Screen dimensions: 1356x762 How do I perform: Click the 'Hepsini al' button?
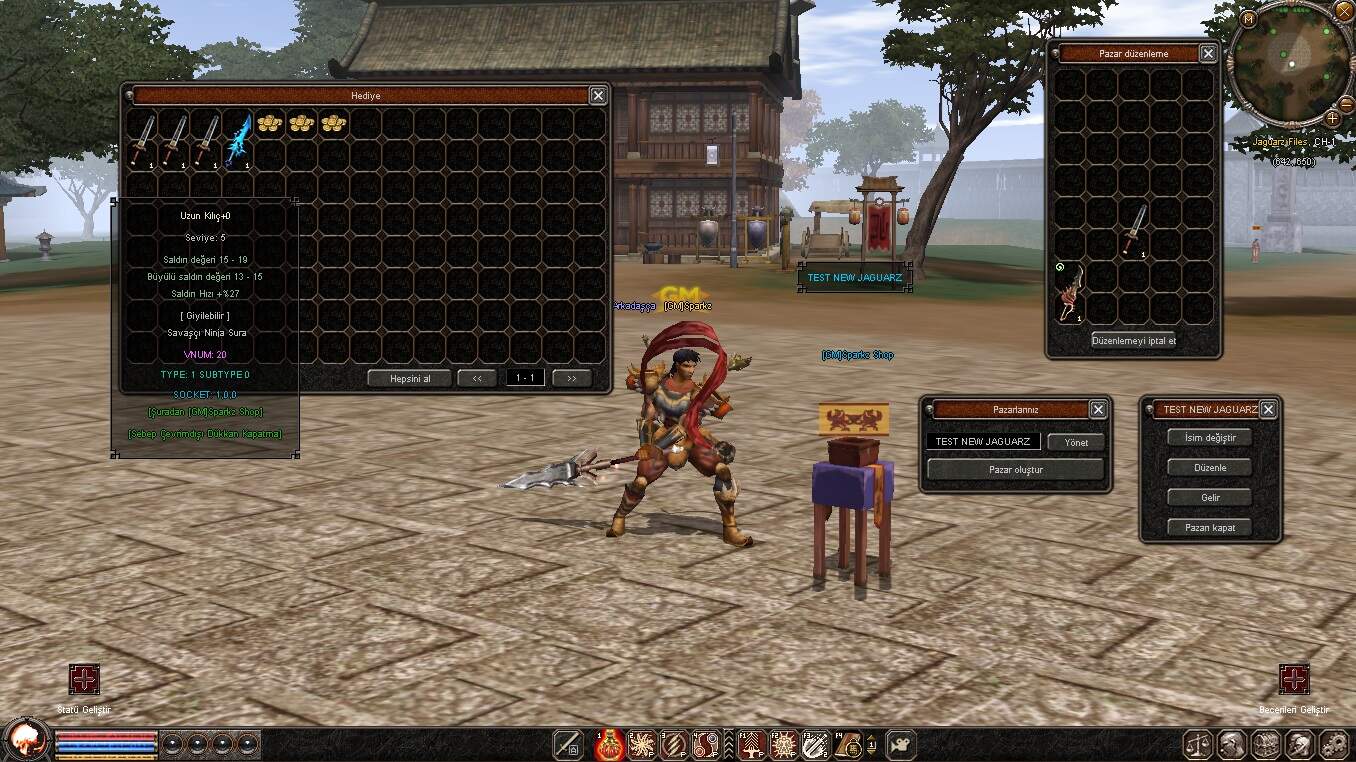tap(407, 378)
